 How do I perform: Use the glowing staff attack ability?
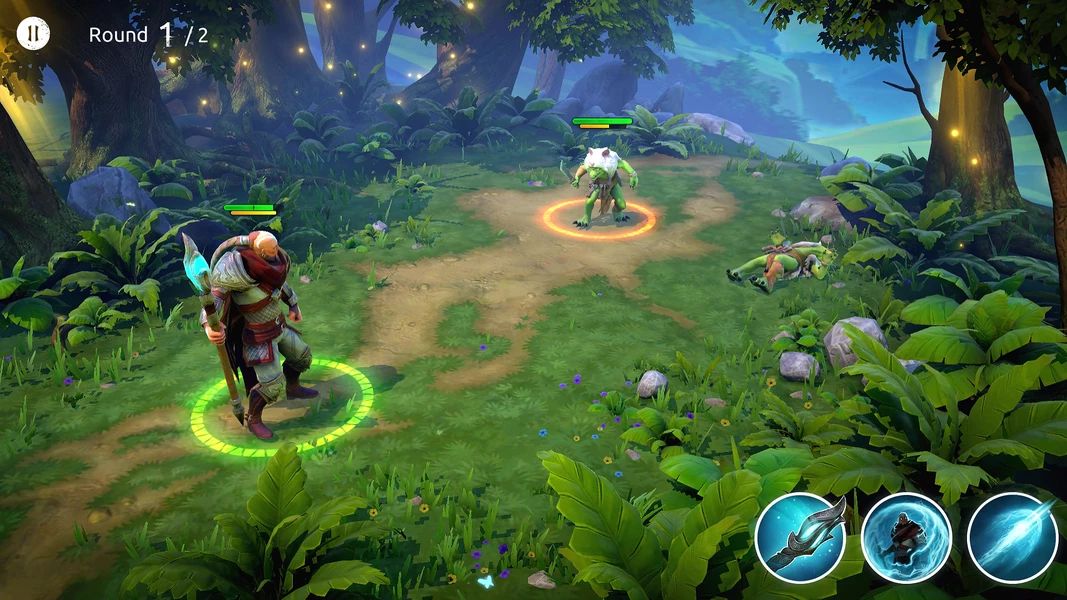click(x=800, y=537)
